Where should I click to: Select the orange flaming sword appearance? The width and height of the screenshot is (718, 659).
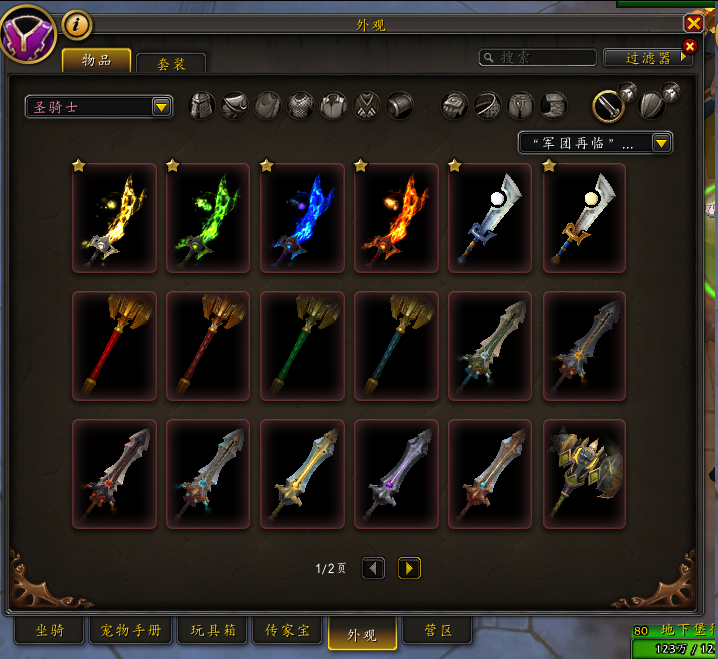(396, 218)
